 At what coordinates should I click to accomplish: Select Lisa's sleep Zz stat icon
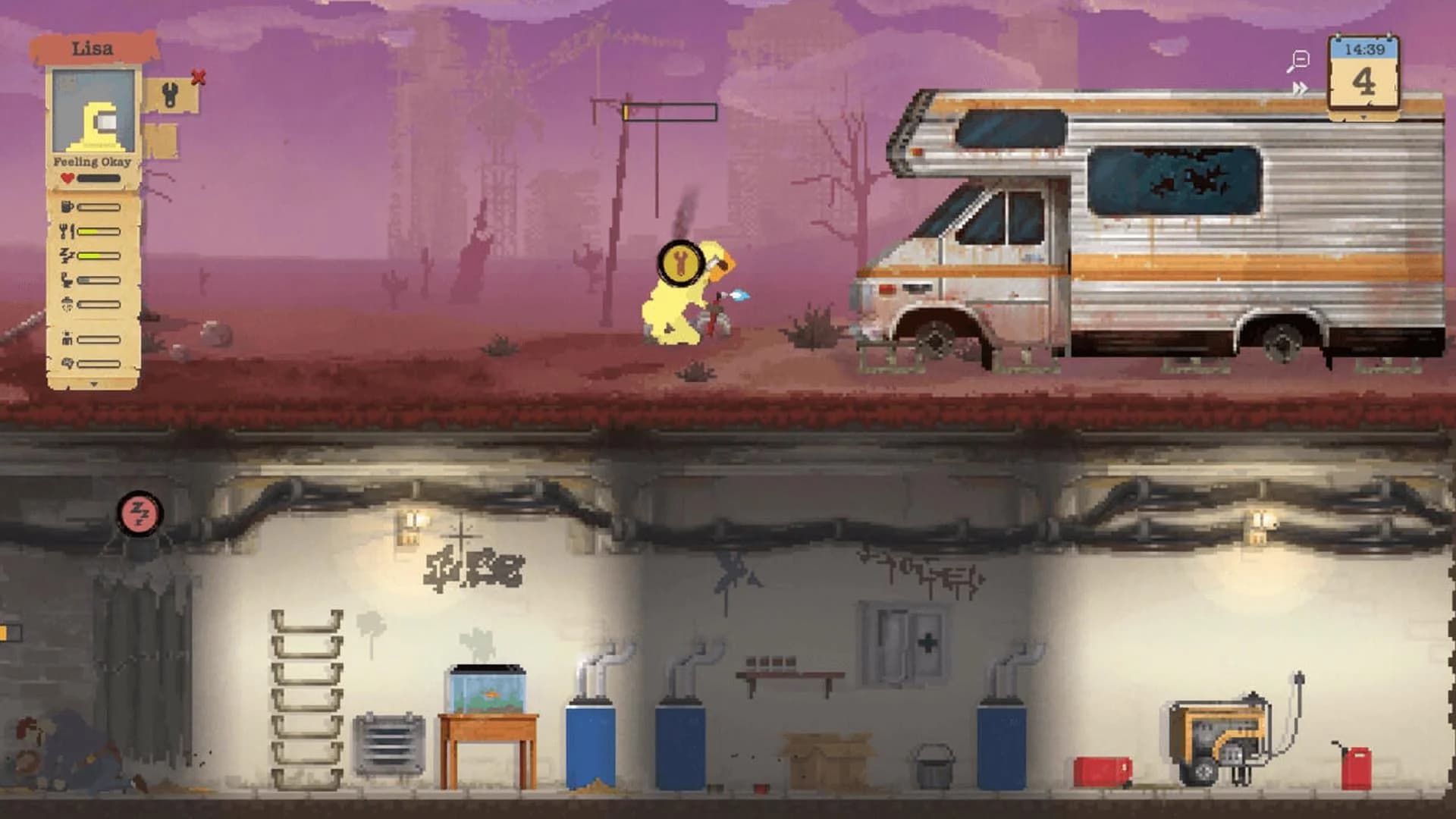tap(67, 254)
